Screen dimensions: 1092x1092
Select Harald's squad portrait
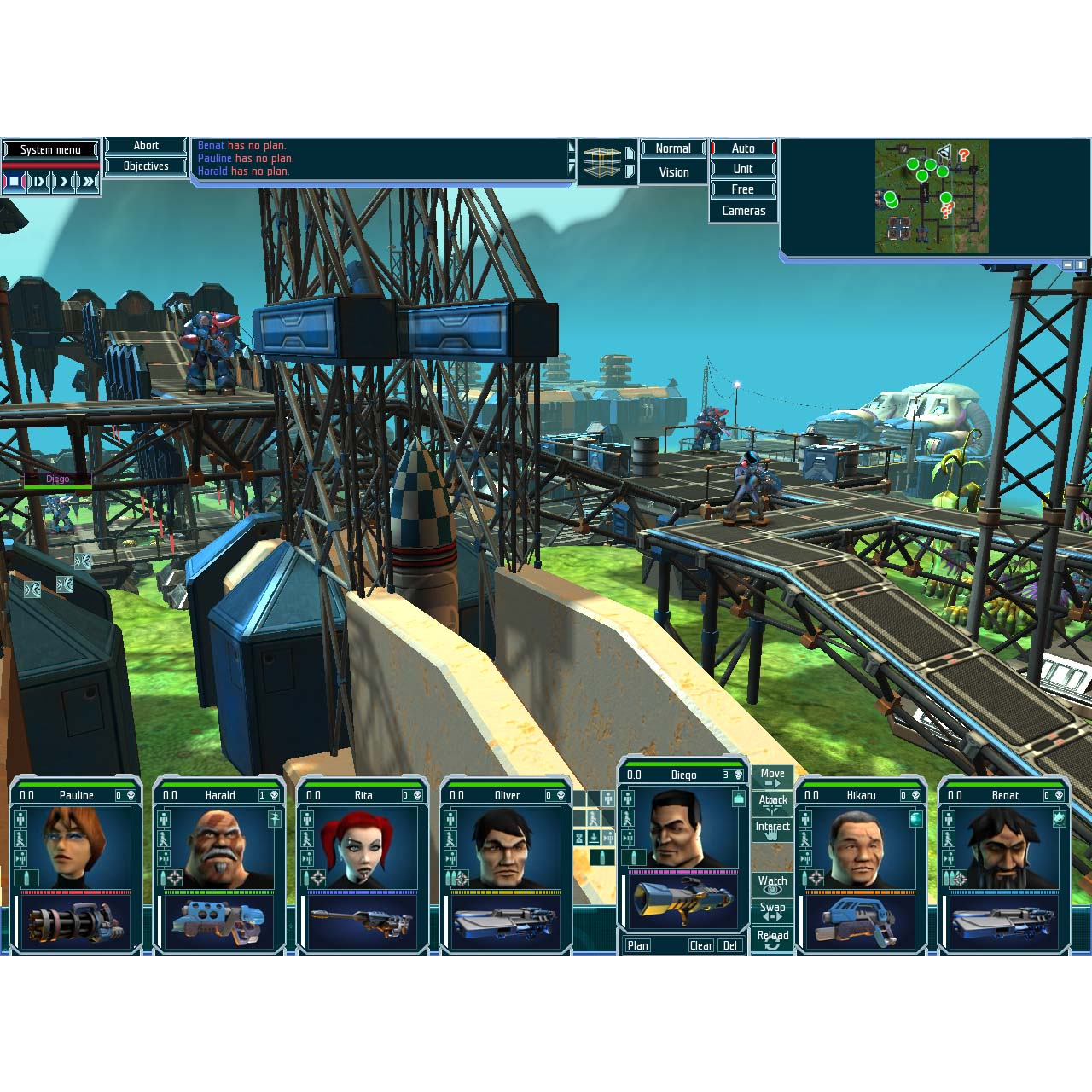(x=219, y=846)
